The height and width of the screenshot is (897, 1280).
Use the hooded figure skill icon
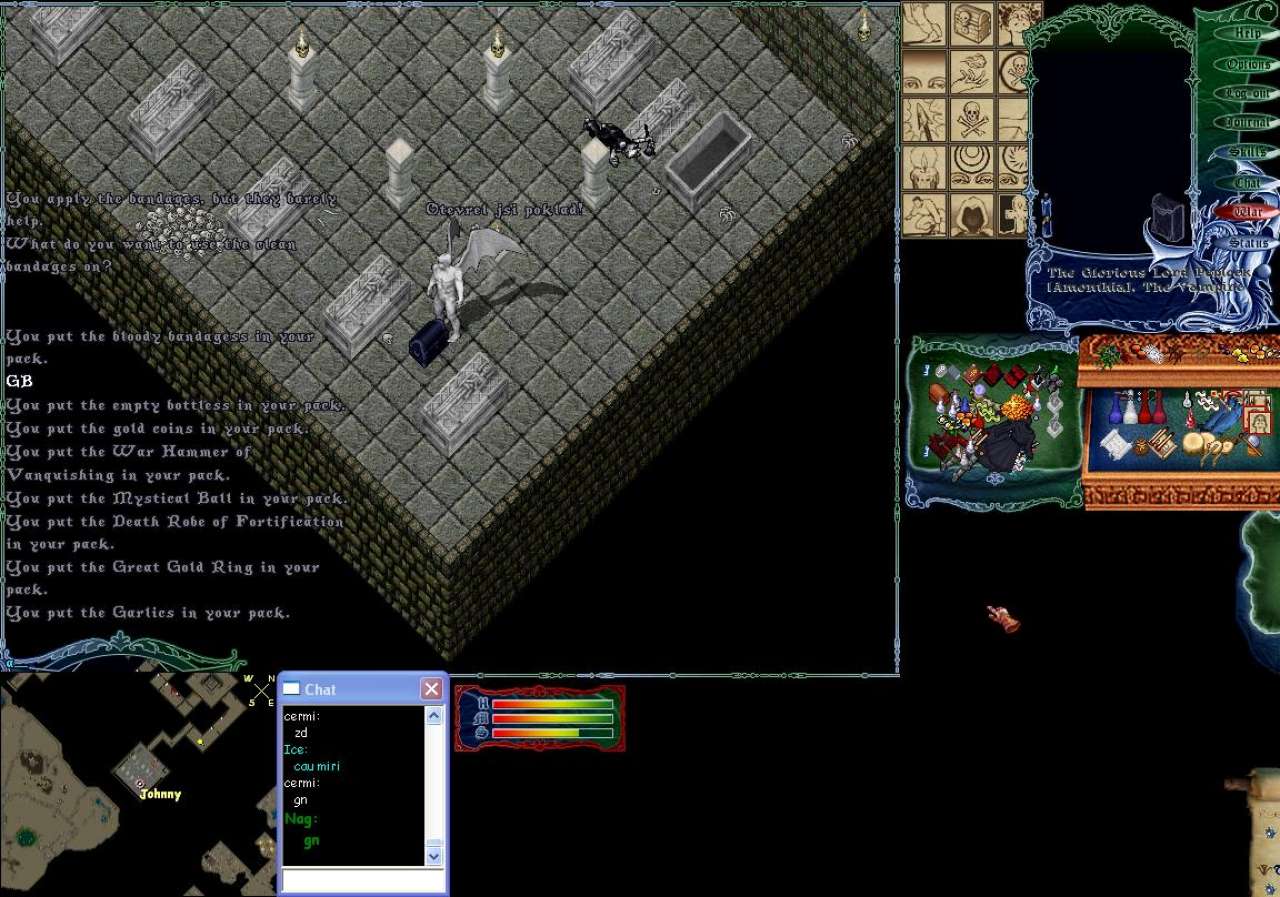click(x=970, y=215)
